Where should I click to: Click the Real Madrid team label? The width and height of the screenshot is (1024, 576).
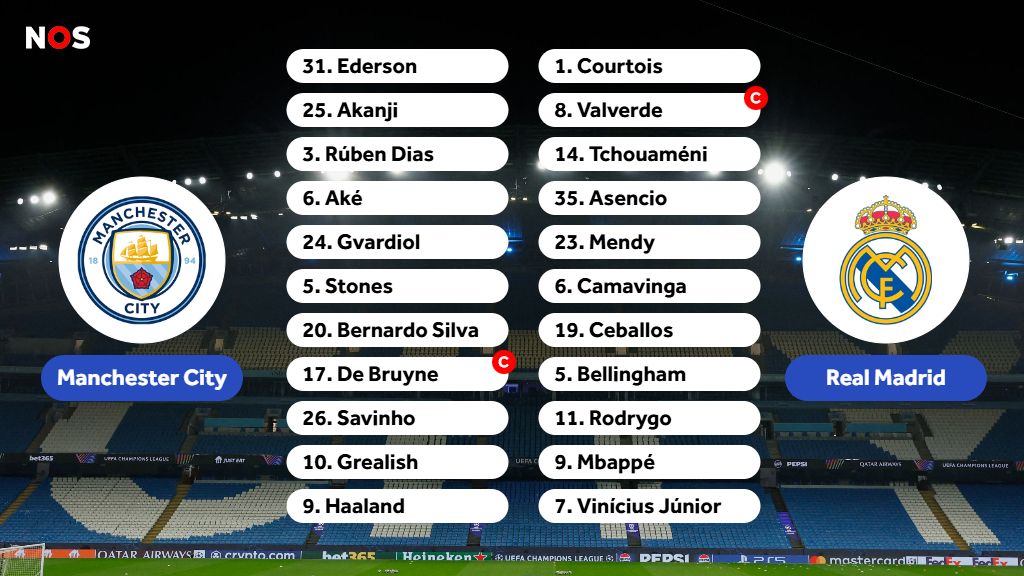[885, 378]
